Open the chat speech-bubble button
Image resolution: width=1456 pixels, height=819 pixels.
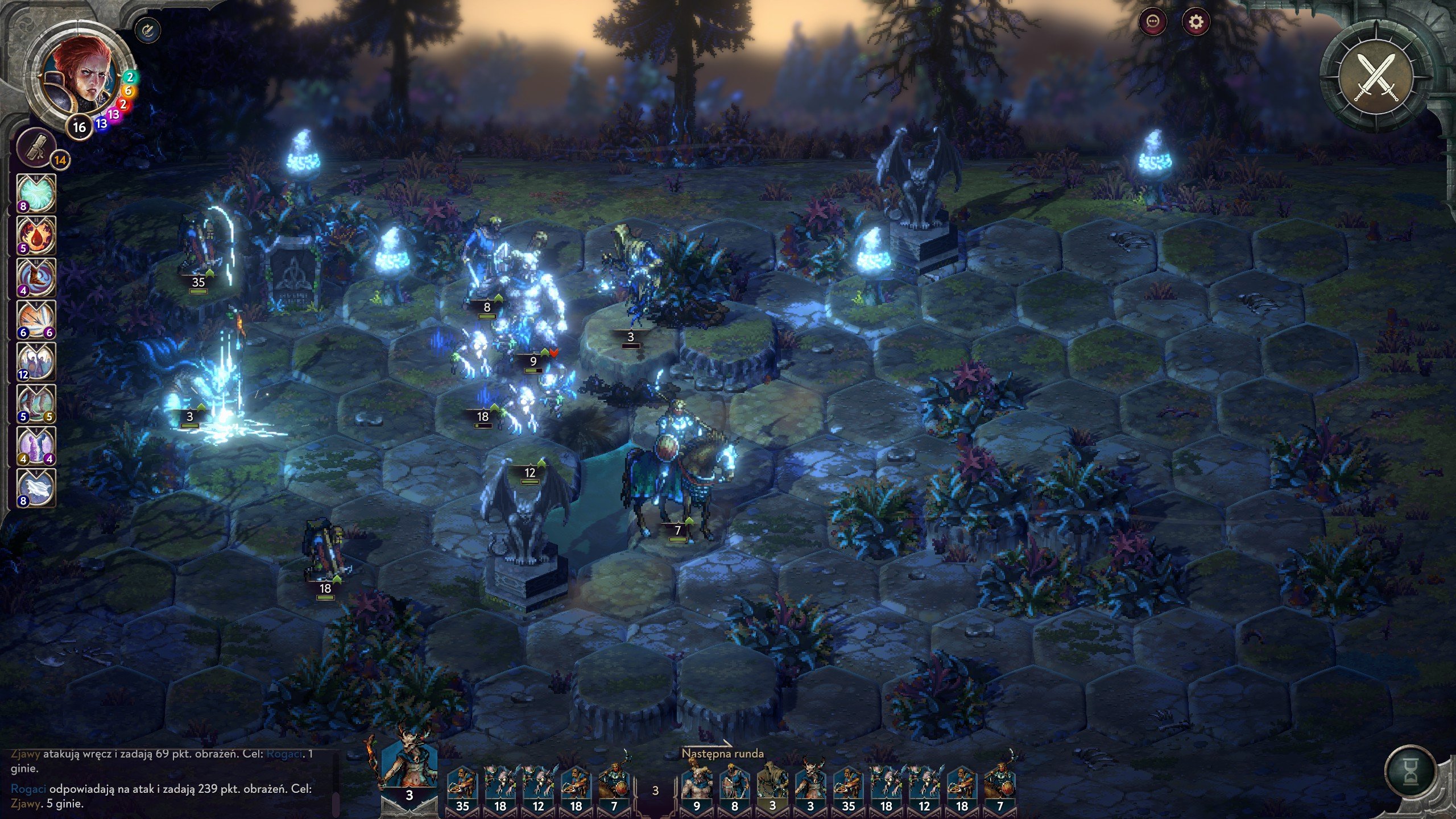point(1153,22)
